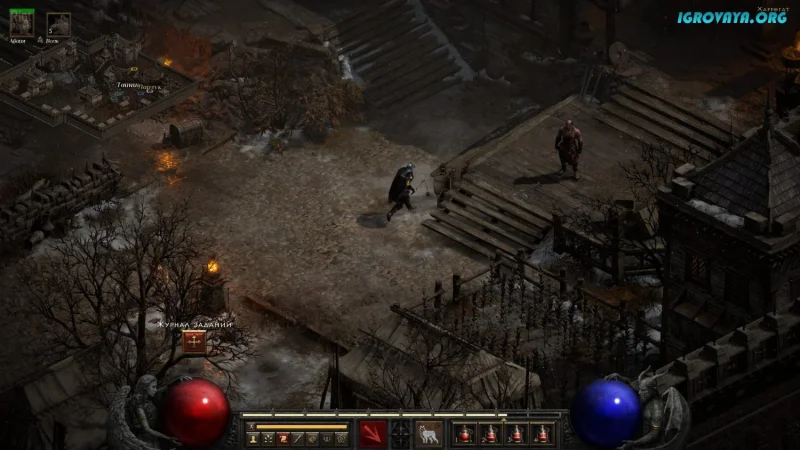Click the player character portrait
The height and width of the screenshot is (450, 800).
[21, 23]
